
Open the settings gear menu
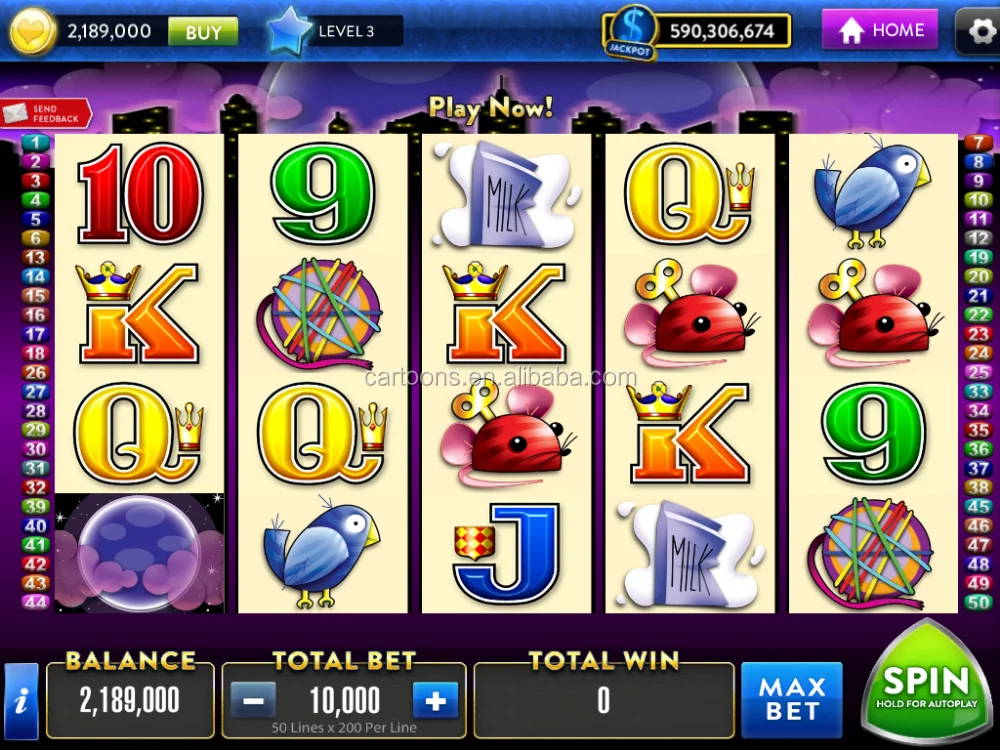point(978,31)
